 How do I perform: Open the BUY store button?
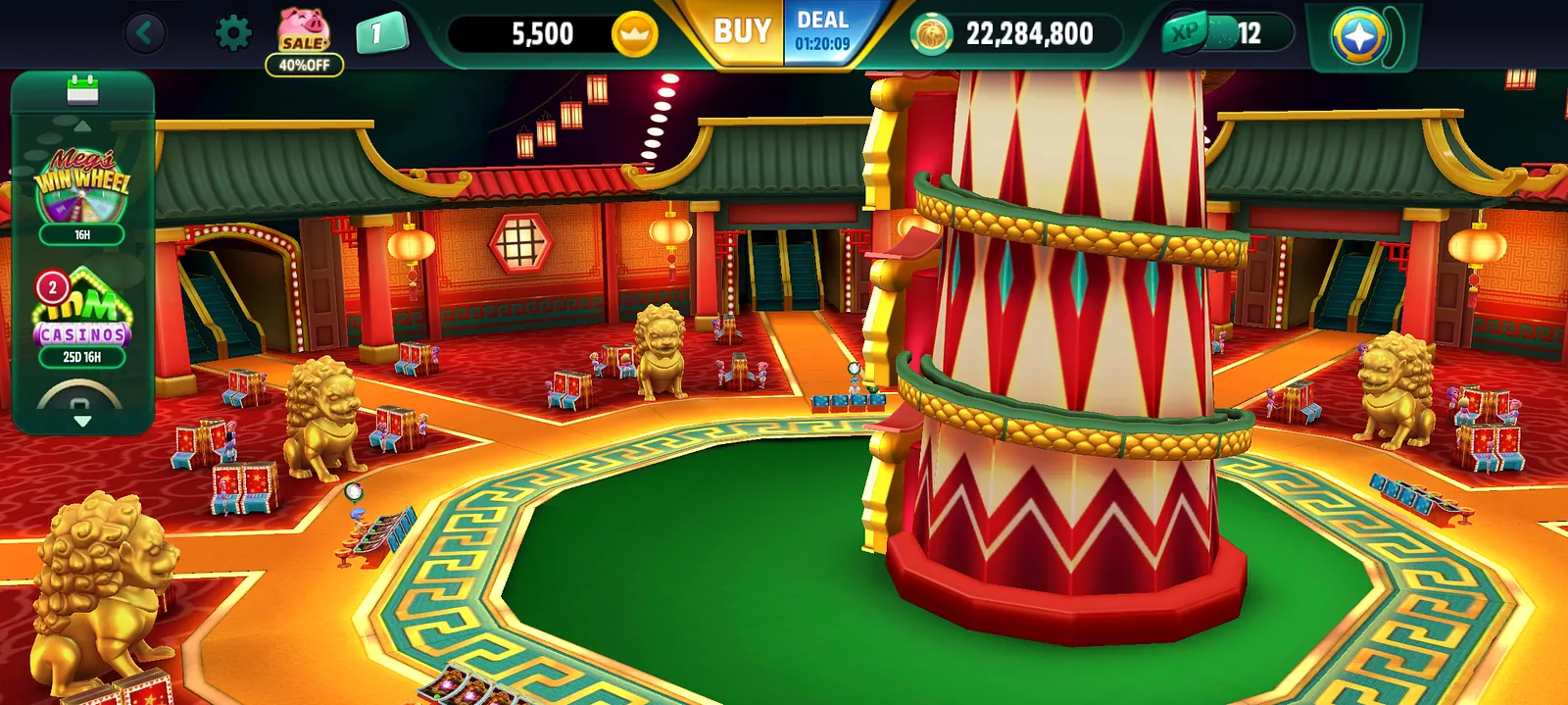[742, 32]
